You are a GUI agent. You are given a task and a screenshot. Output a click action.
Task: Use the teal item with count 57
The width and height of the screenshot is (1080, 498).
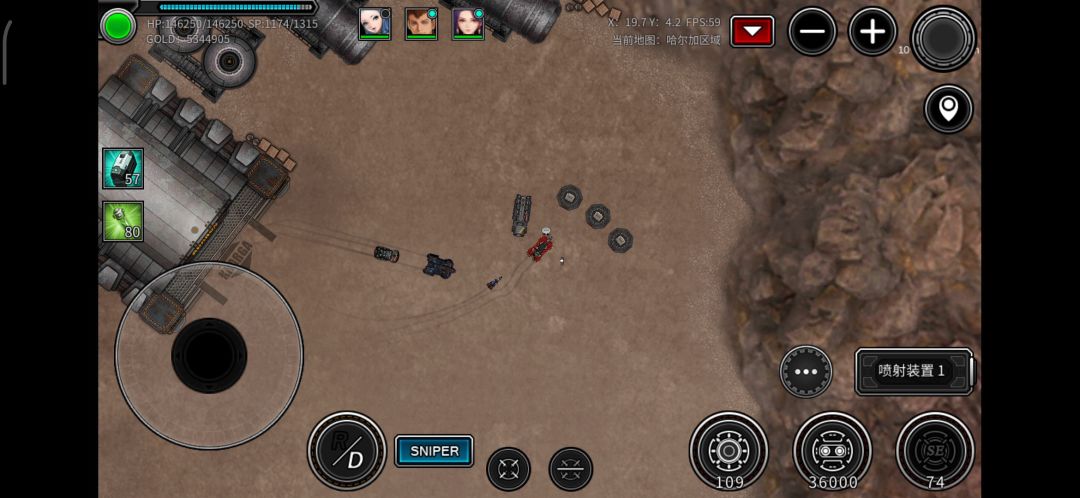pos(123,169)
